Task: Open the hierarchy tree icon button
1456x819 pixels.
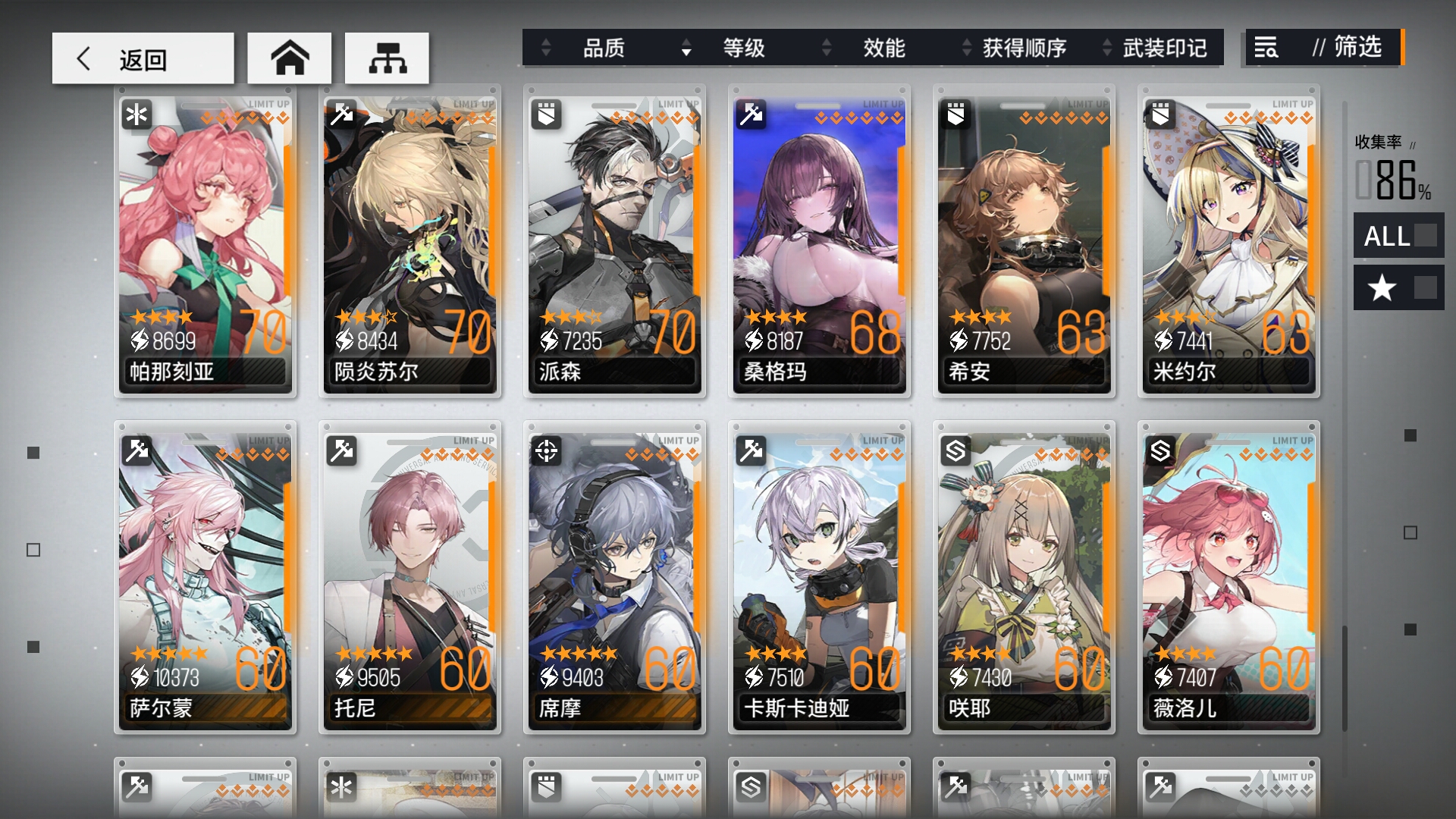Action: click(387, 58)
